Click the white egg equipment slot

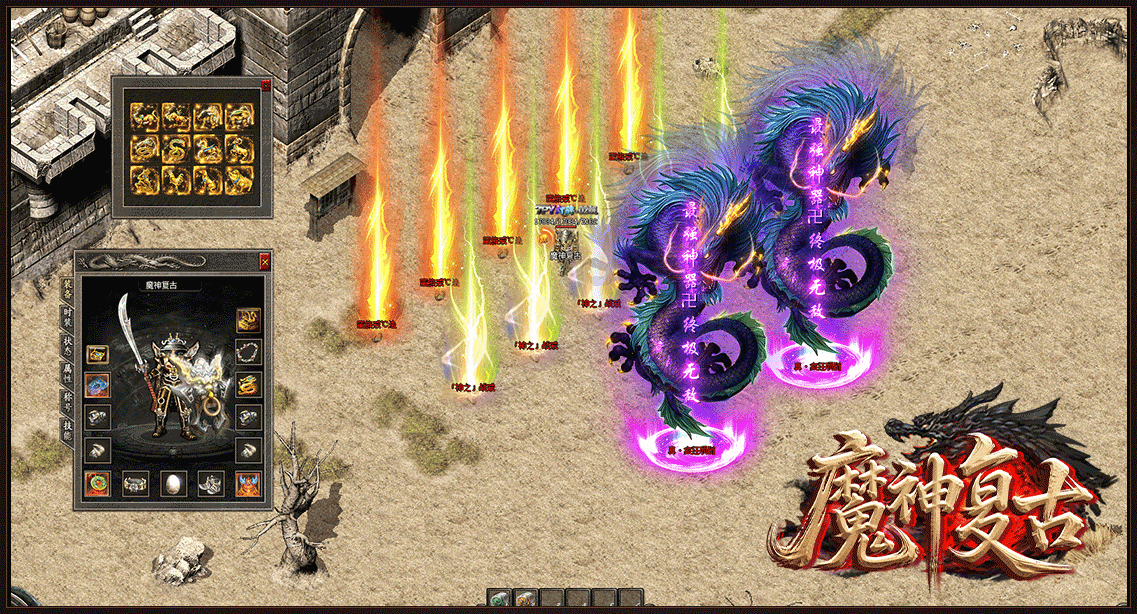pyautogui.click(x=173, y=484)
